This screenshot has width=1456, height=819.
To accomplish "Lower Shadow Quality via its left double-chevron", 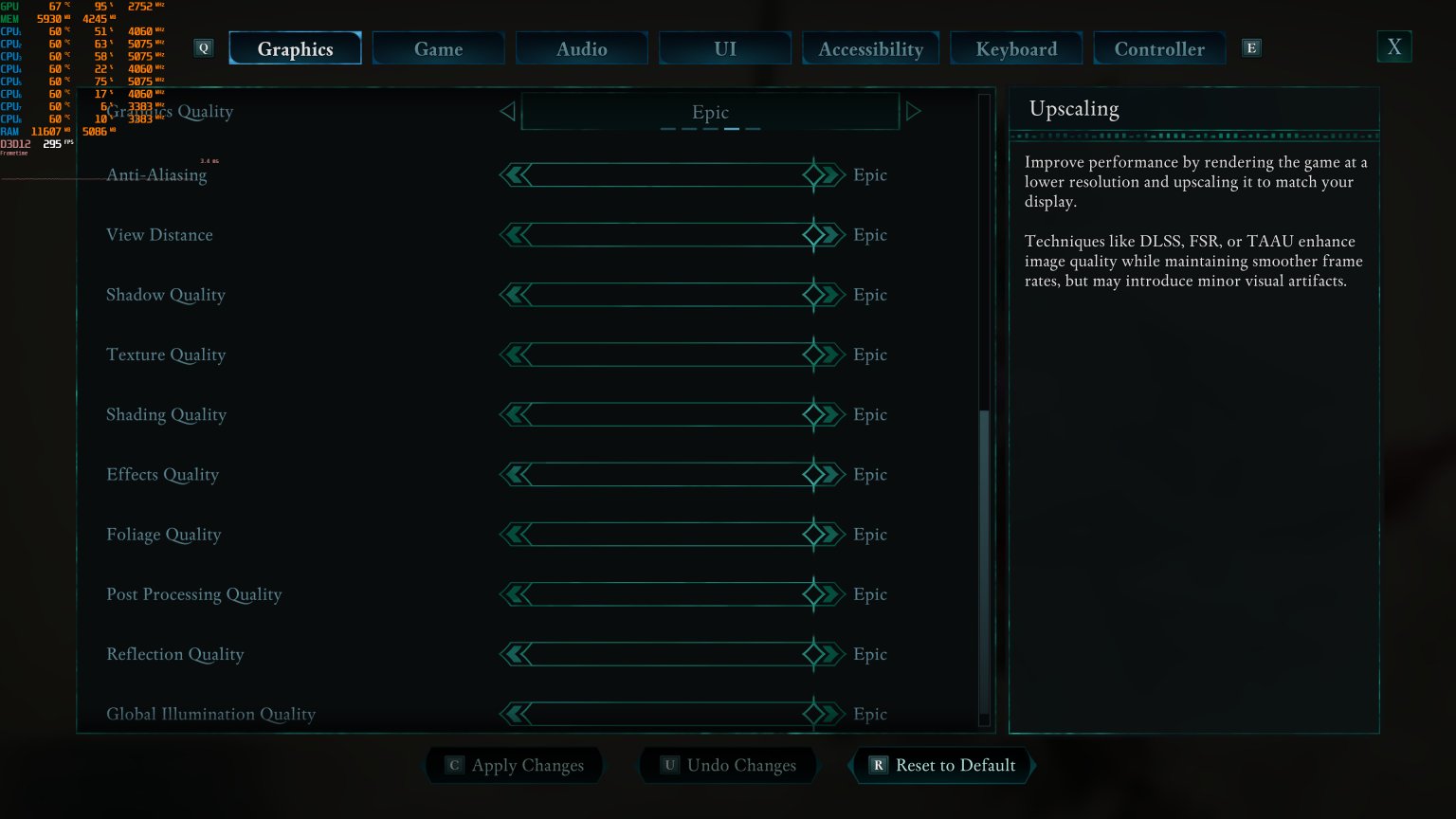I will [x=513, y=294].
